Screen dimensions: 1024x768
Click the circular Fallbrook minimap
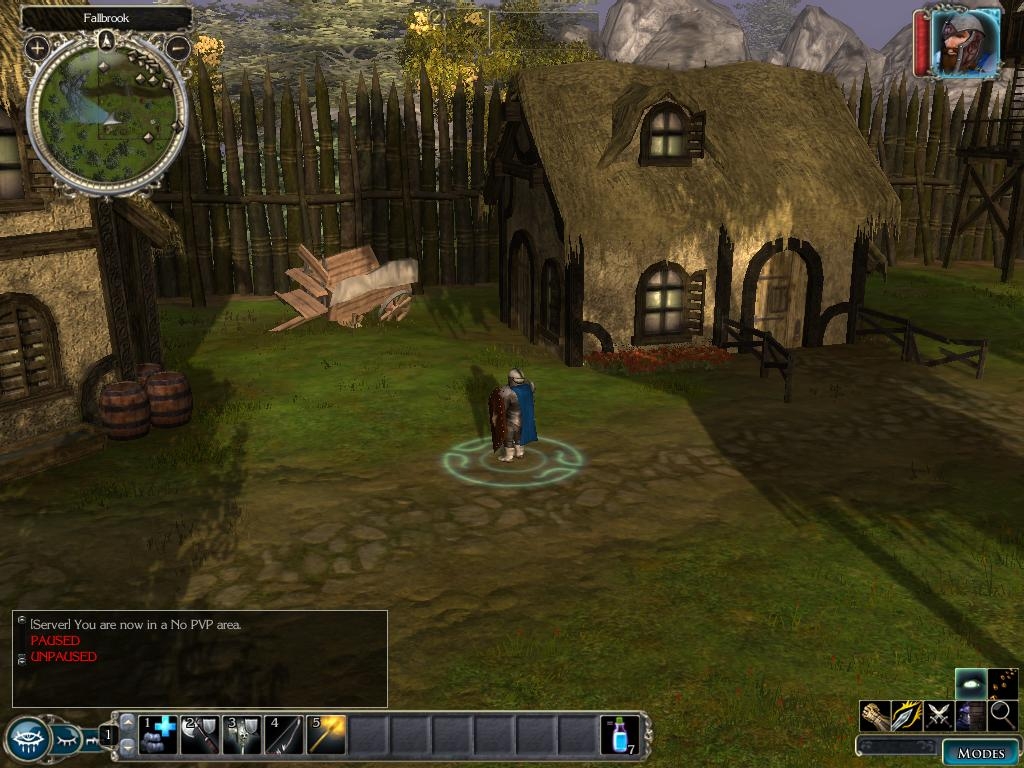point(107,113)
